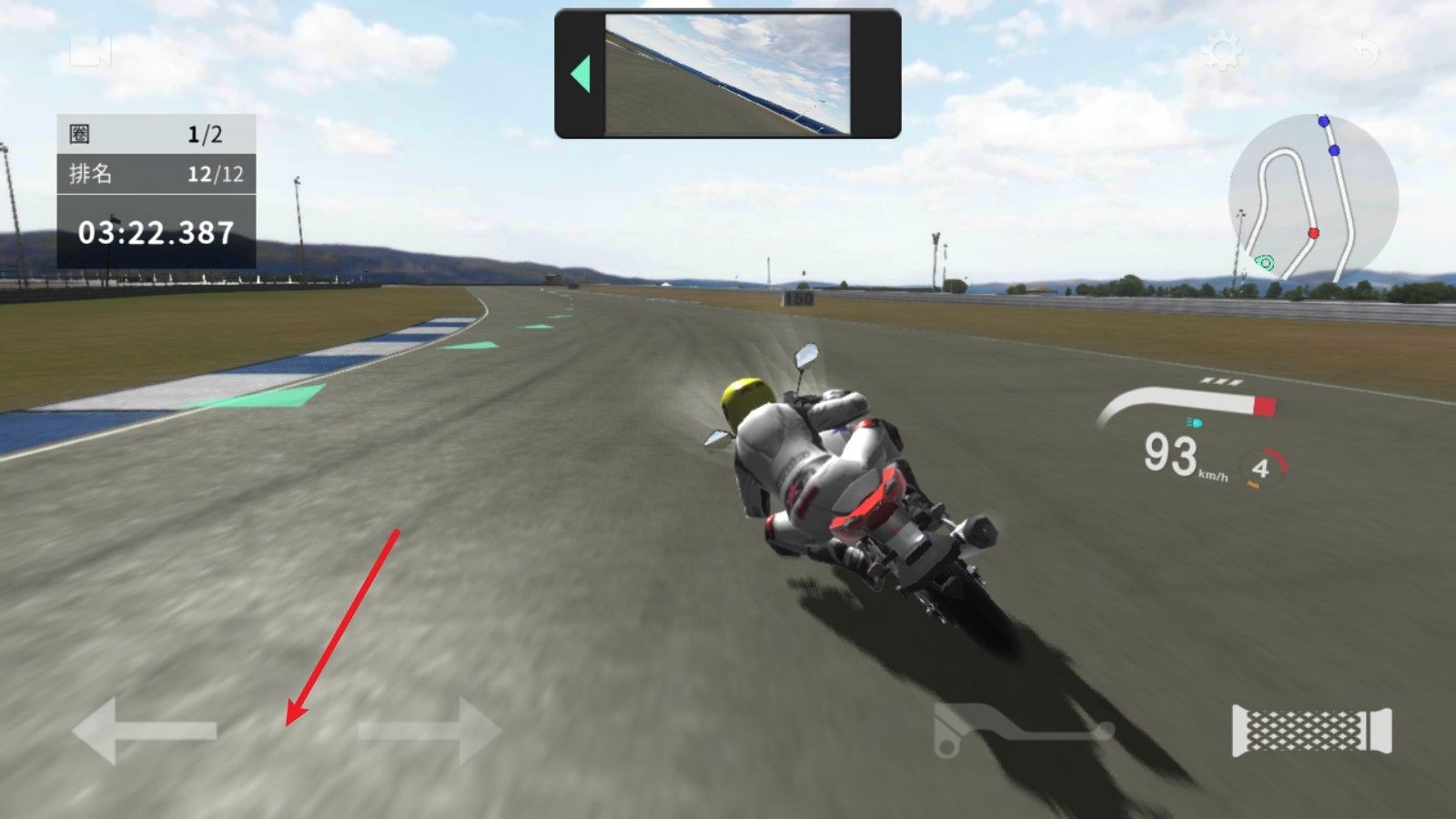Switch camera view with the camera icon
The image size is (1456, 819).
click(91, 51)
